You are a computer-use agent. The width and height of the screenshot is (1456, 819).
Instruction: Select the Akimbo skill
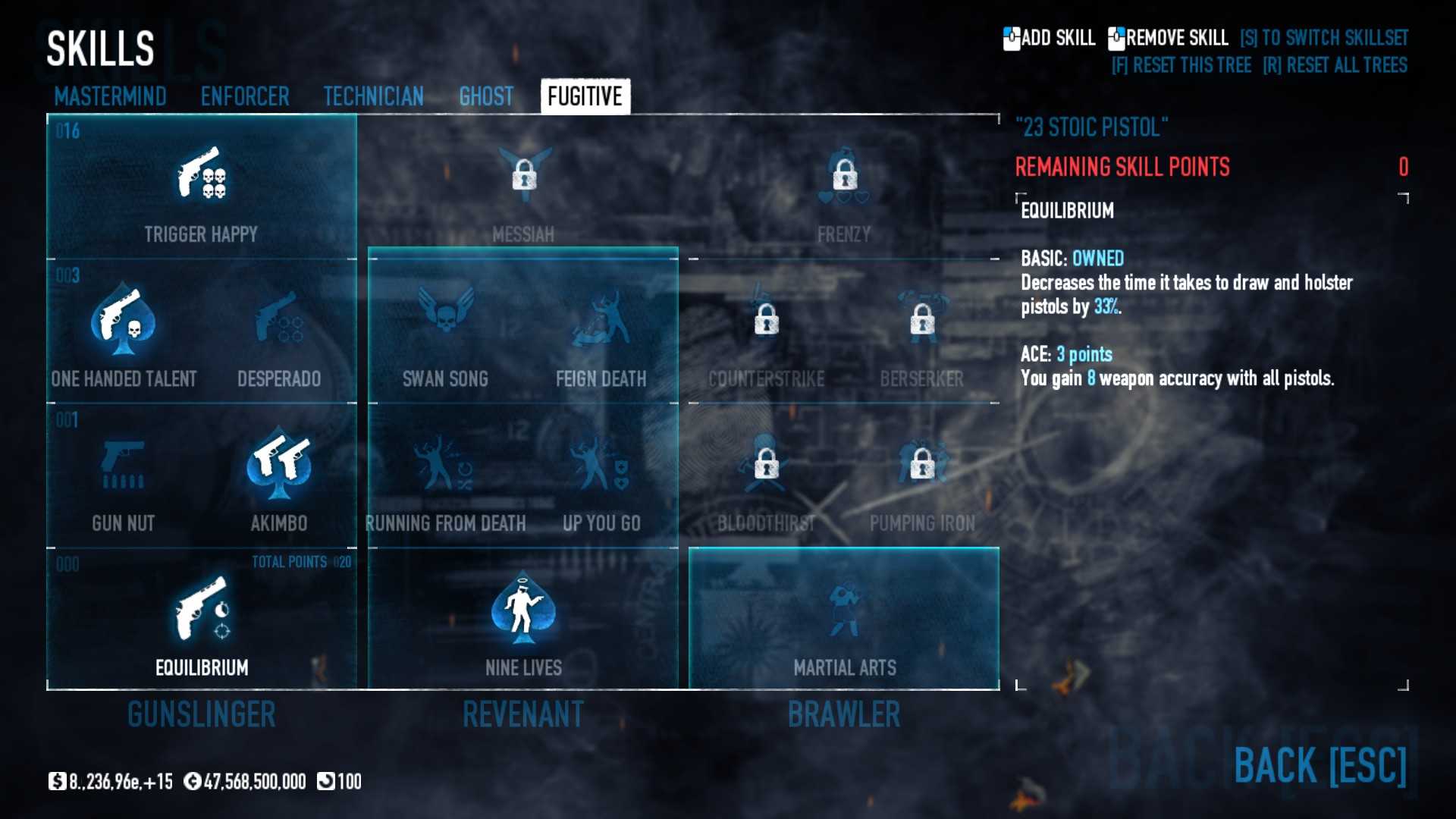click(279, 464)
